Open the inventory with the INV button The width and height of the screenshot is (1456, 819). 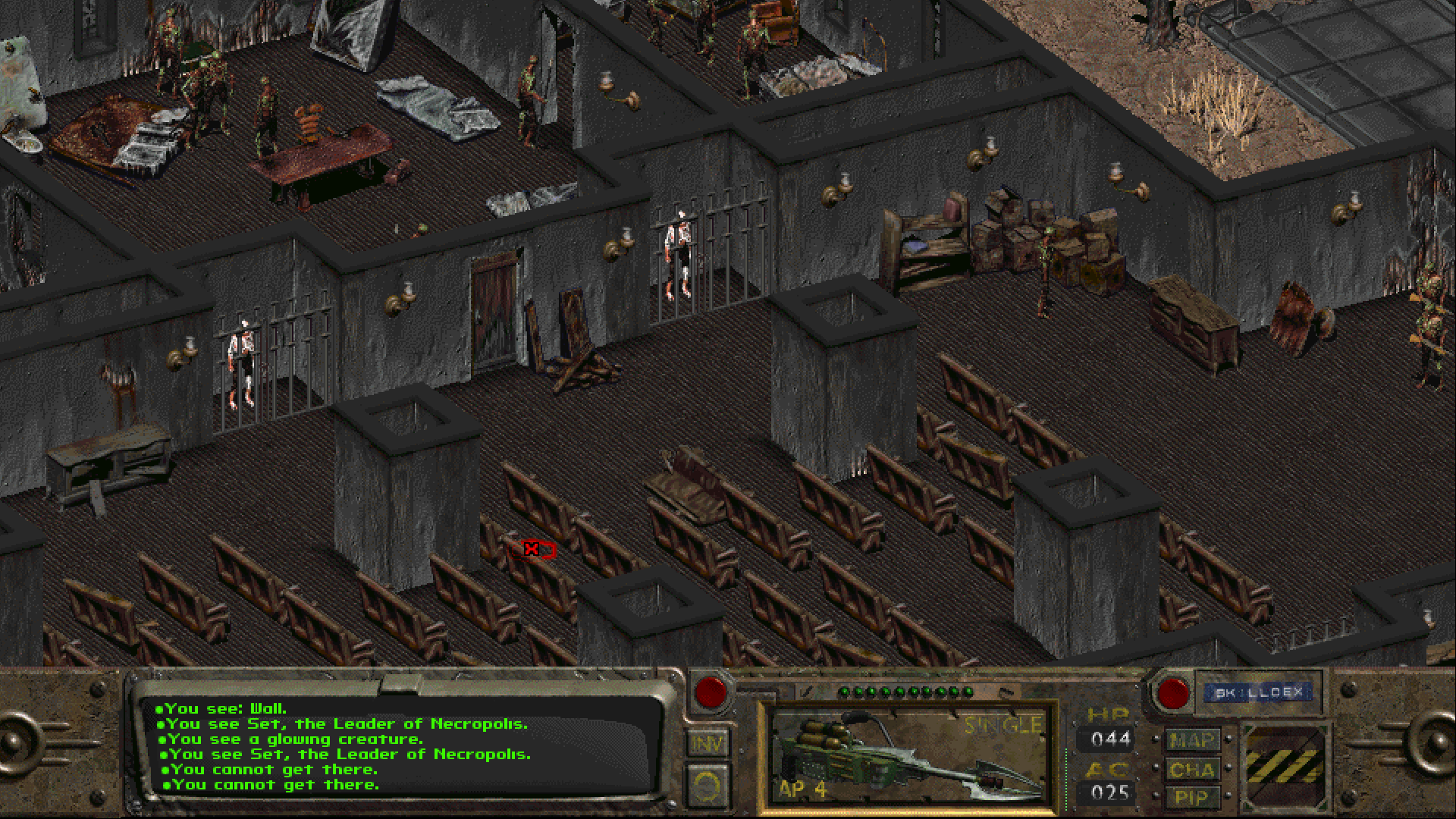click(707, 744)
